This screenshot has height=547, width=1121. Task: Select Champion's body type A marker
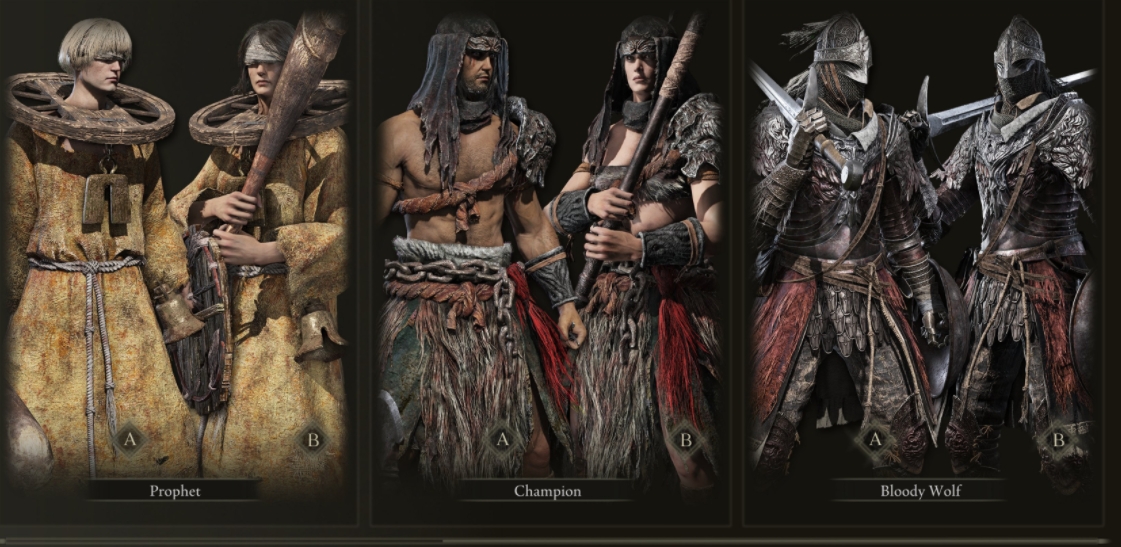click(x=503, y=439)
